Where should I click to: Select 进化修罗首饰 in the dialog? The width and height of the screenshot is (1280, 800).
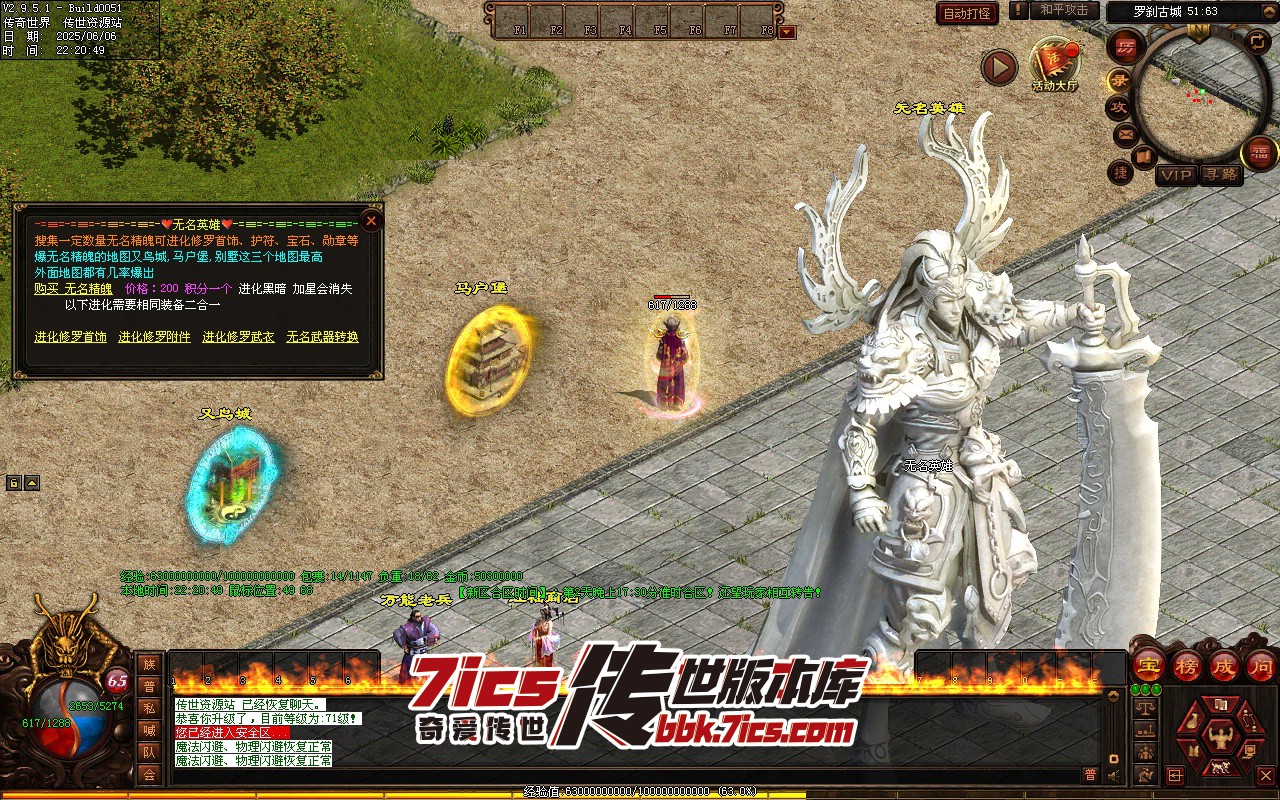tap(70, 337)
